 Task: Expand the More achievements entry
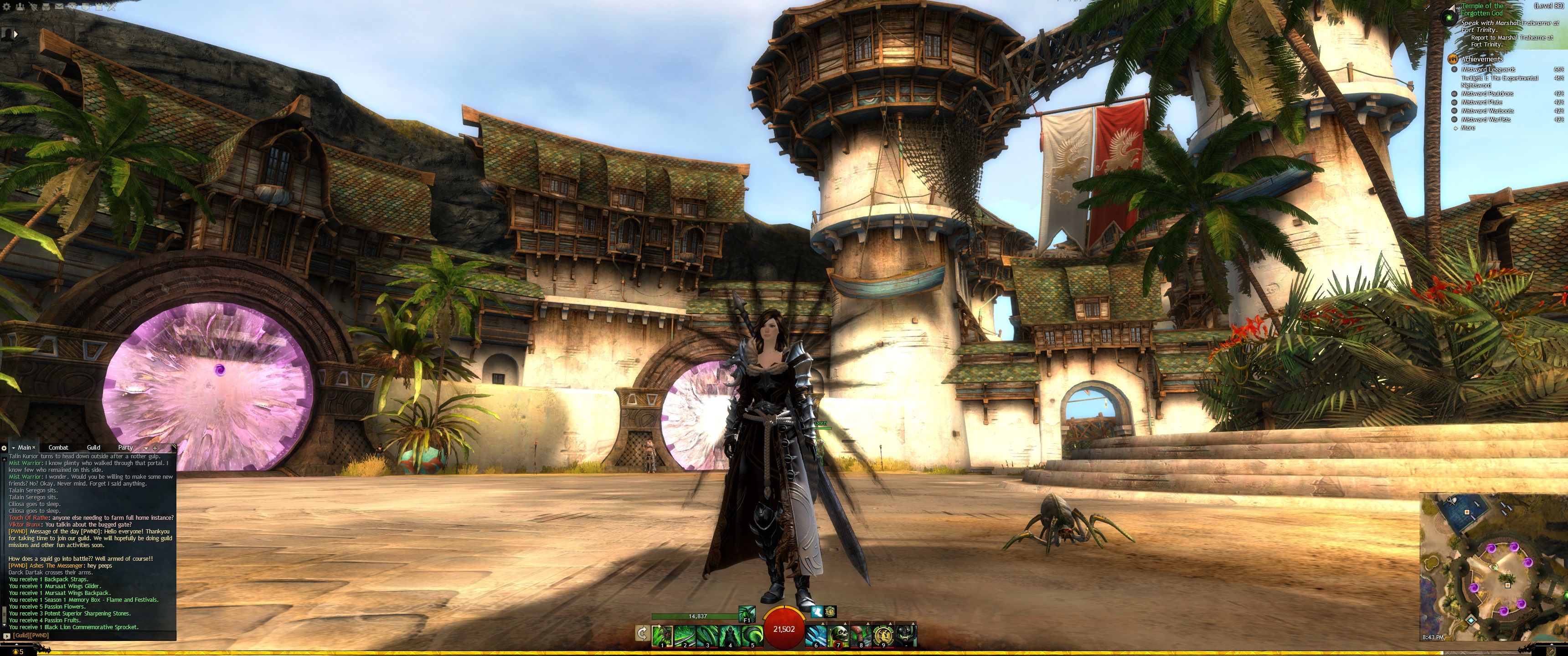tap(1468, 128)
